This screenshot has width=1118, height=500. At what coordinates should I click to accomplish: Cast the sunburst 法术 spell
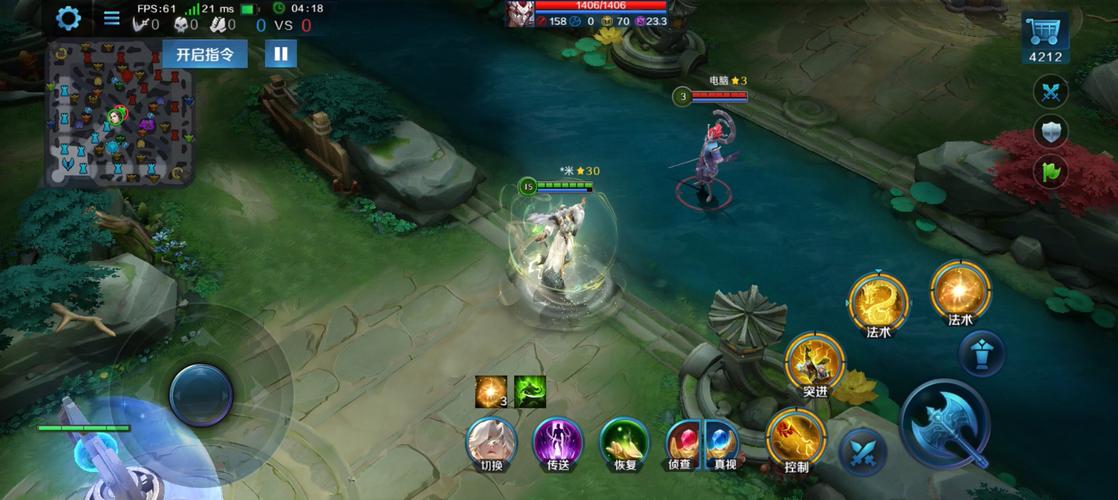[x=960, y=291]
